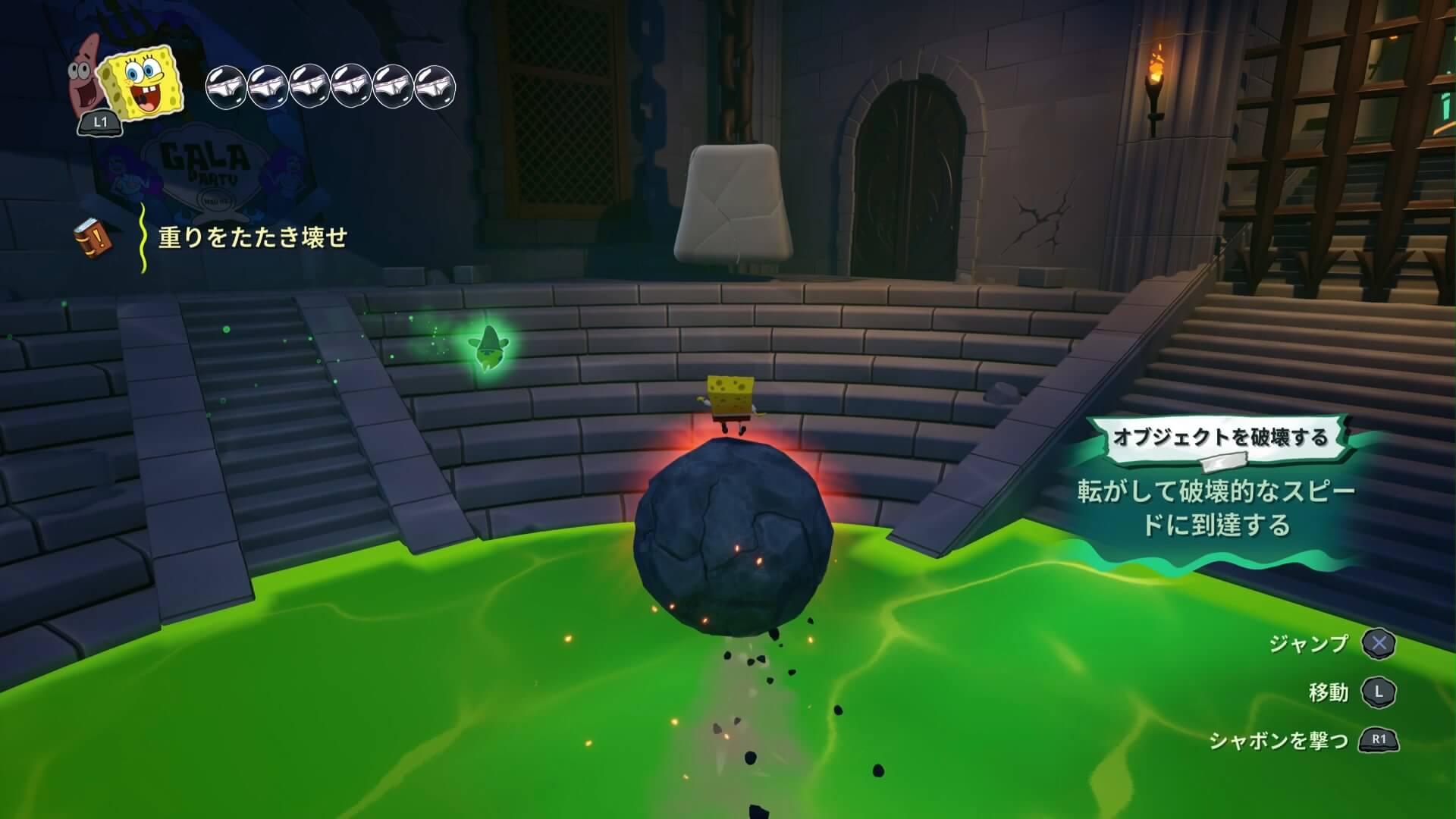Open the quest book icon with exclamation mark
Viewport: 1456px width, 819px height.
(93, 239)
